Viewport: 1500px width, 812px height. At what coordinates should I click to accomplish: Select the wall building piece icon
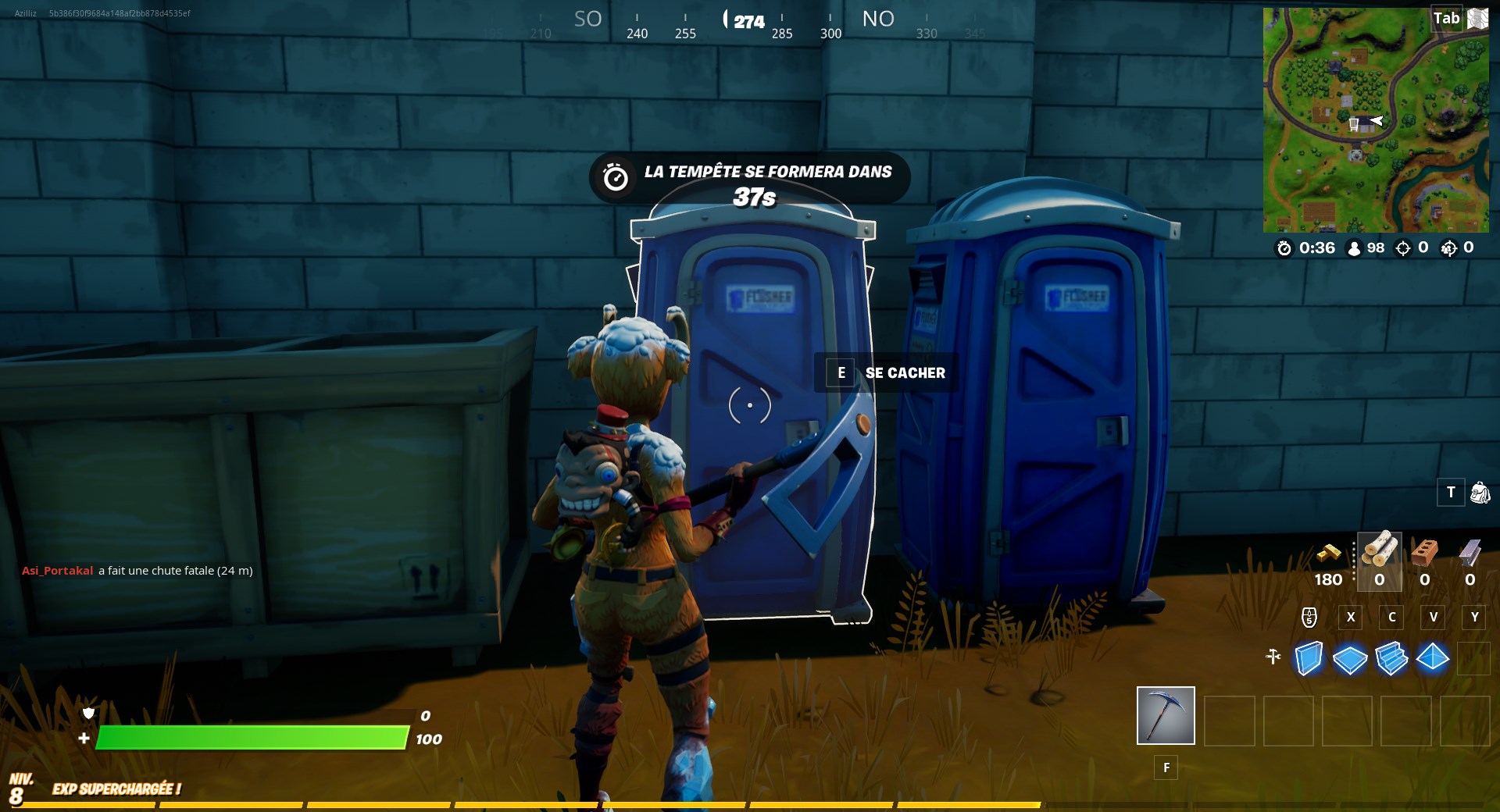(1309, 660)
